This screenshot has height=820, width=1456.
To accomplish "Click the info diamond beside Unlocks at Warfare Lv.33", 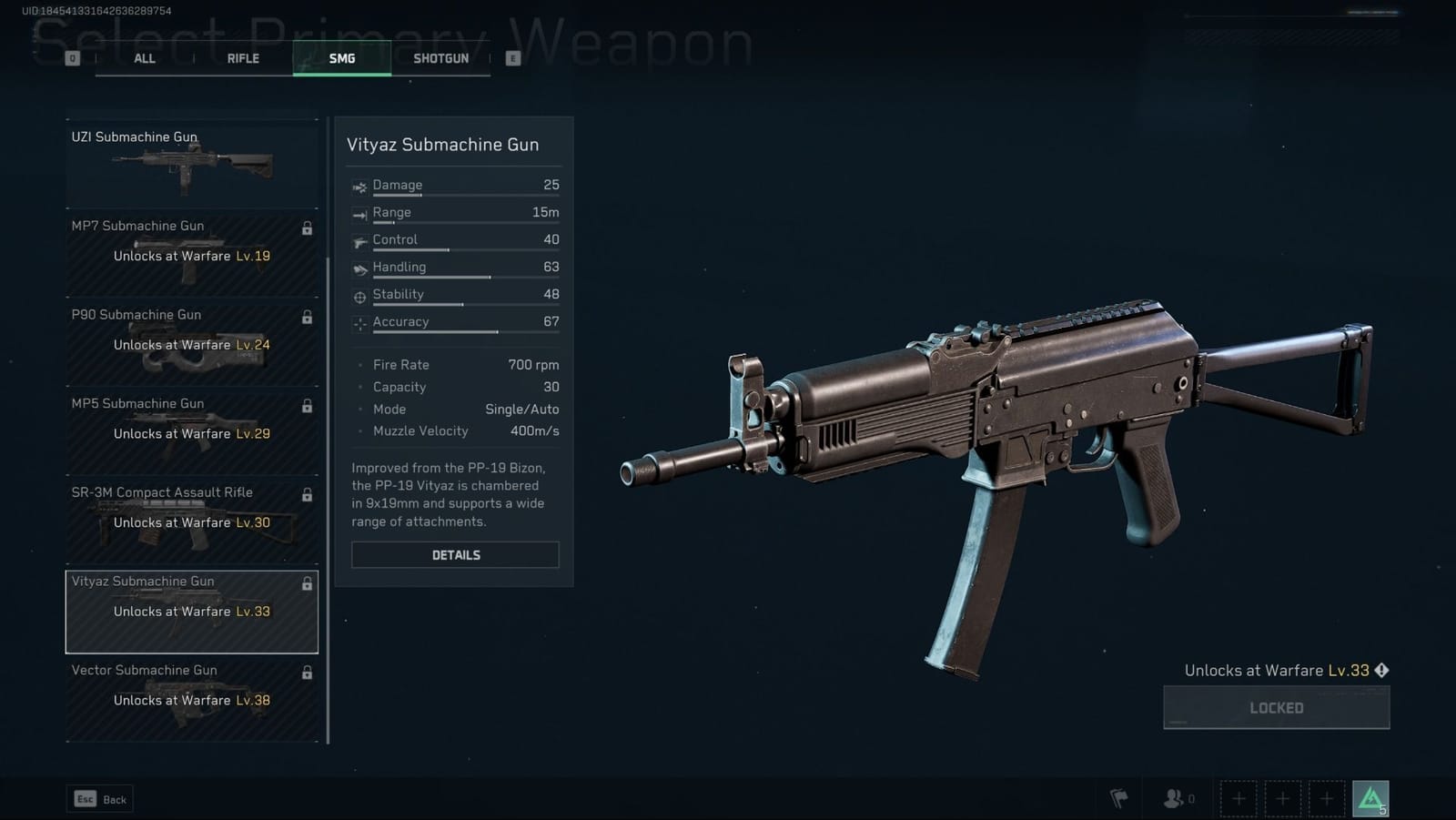I will click(x=1380, y=670).
